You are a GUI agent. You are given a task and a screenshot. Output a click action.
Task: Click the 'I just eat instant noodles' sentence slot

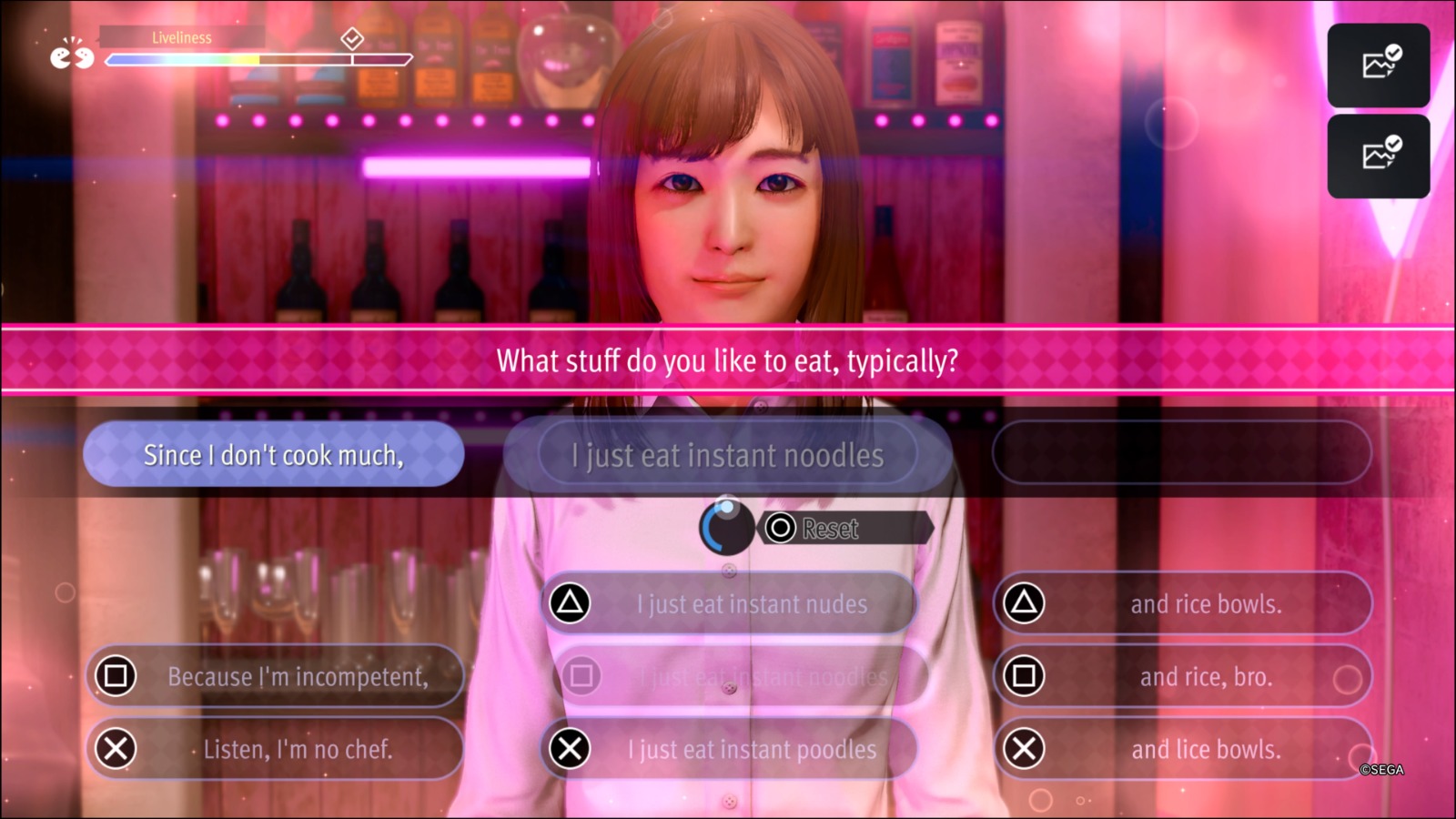tap(728, 455)
